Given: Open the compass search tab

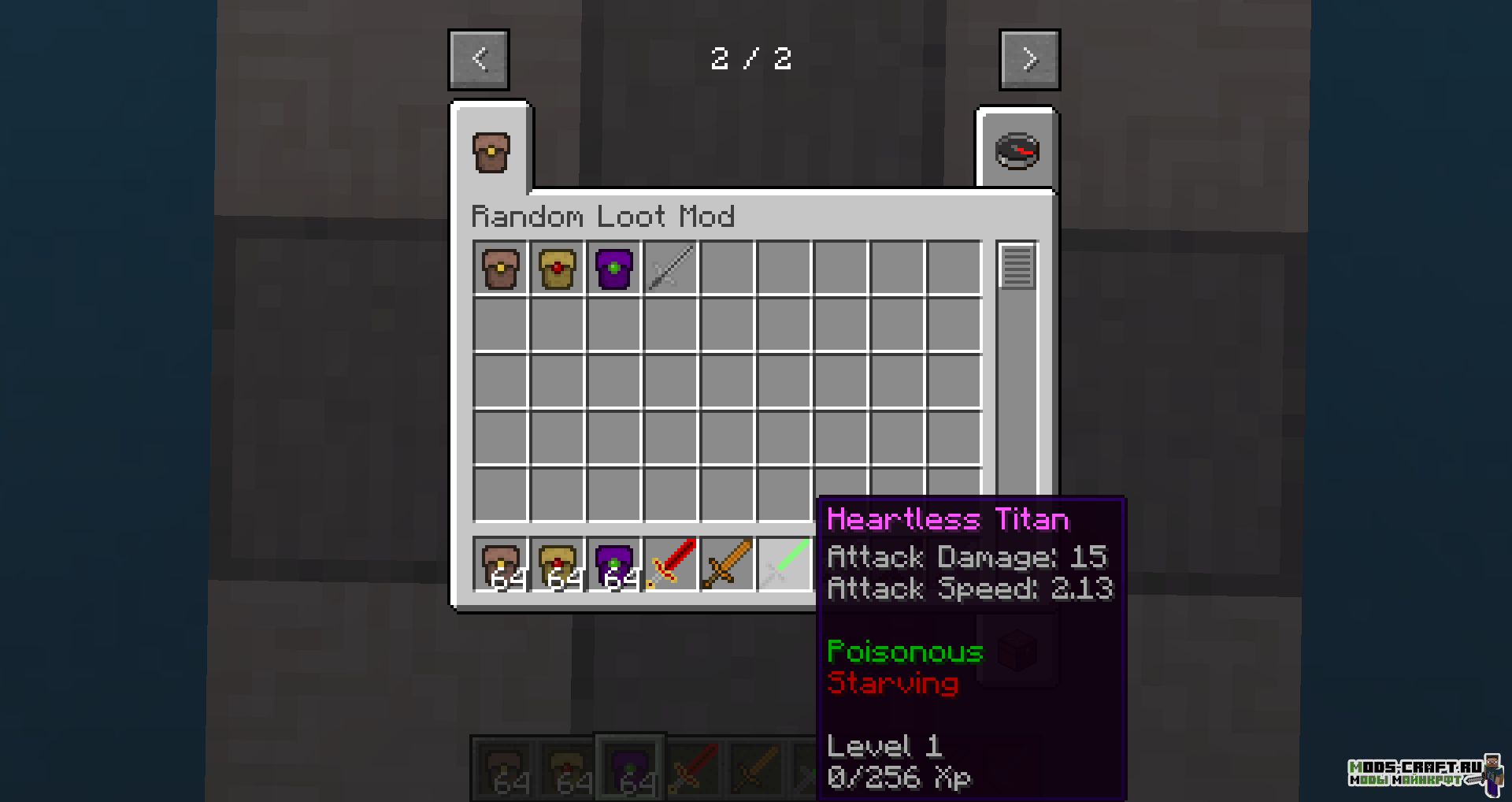Looking at the screenshot, I should (x=1017, y=151).
